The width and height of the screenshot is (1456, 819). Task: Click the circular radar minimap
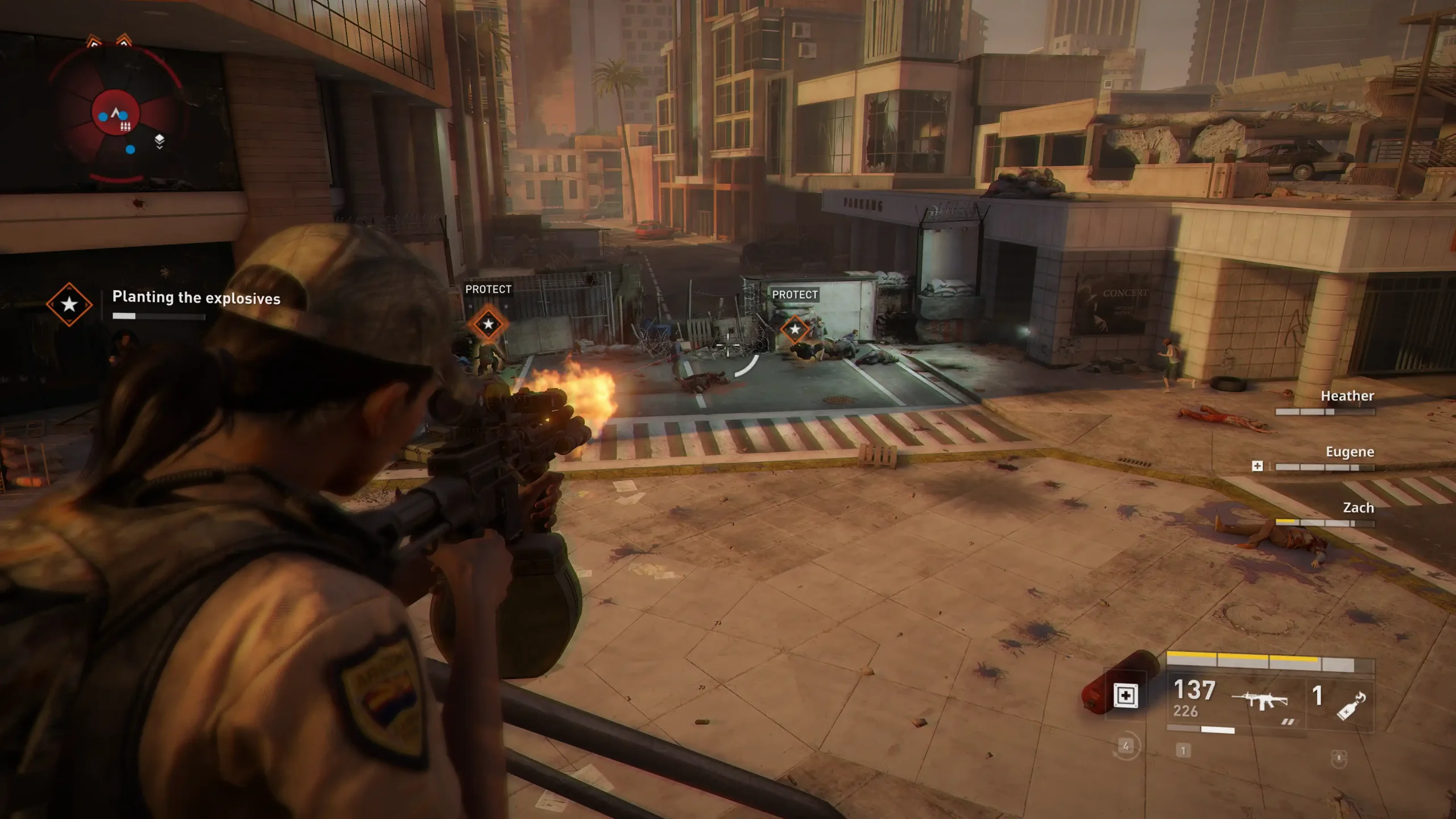(x=117, y=114)
